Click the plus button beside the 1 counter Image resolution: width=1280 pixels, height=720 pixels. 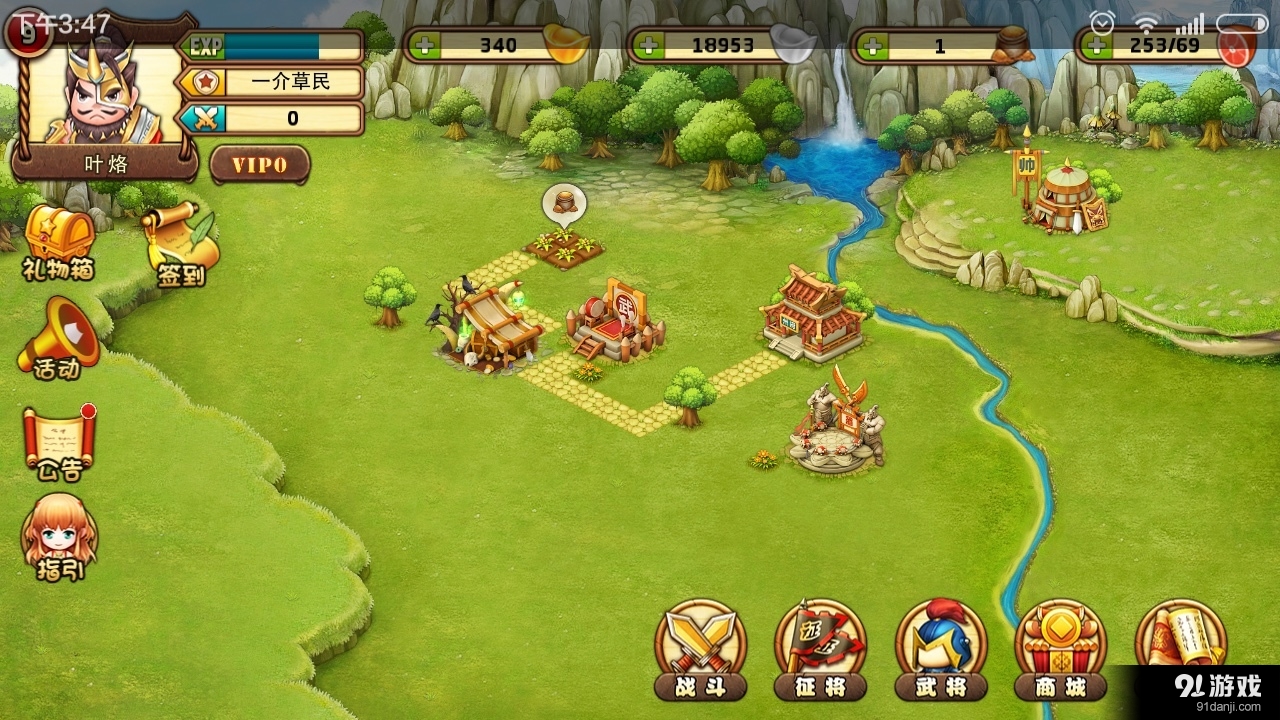tap(871, 46)
